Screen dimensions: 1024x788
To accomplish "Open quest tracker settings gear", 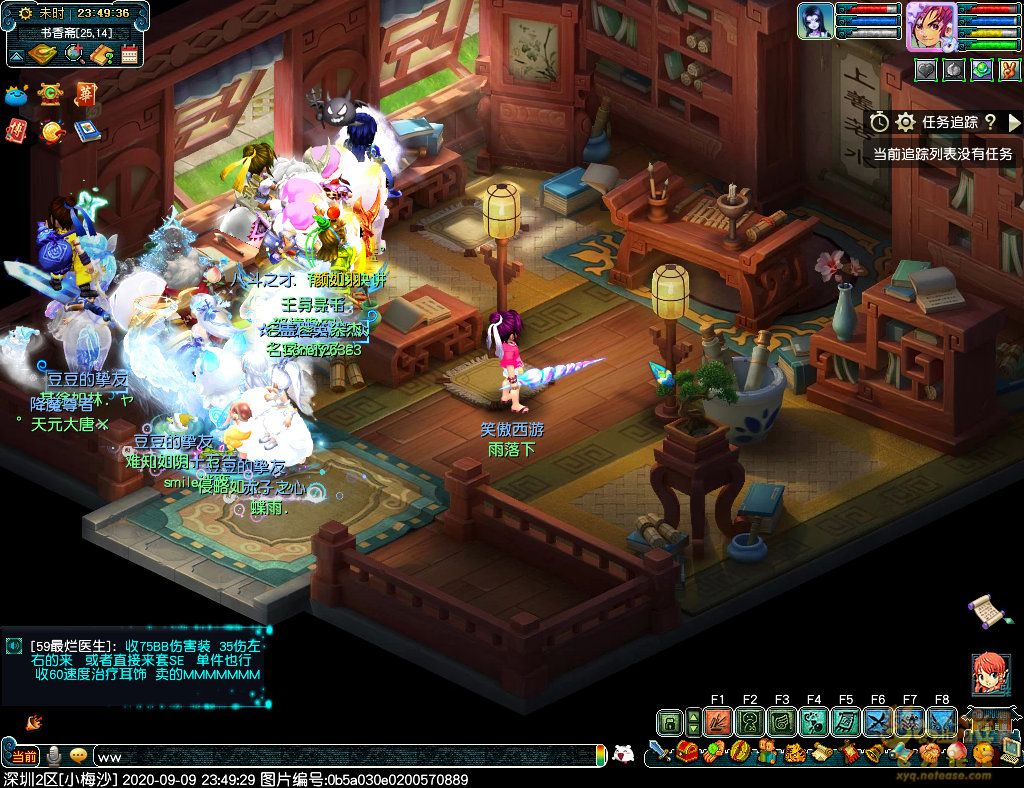I will click(906, 122).
